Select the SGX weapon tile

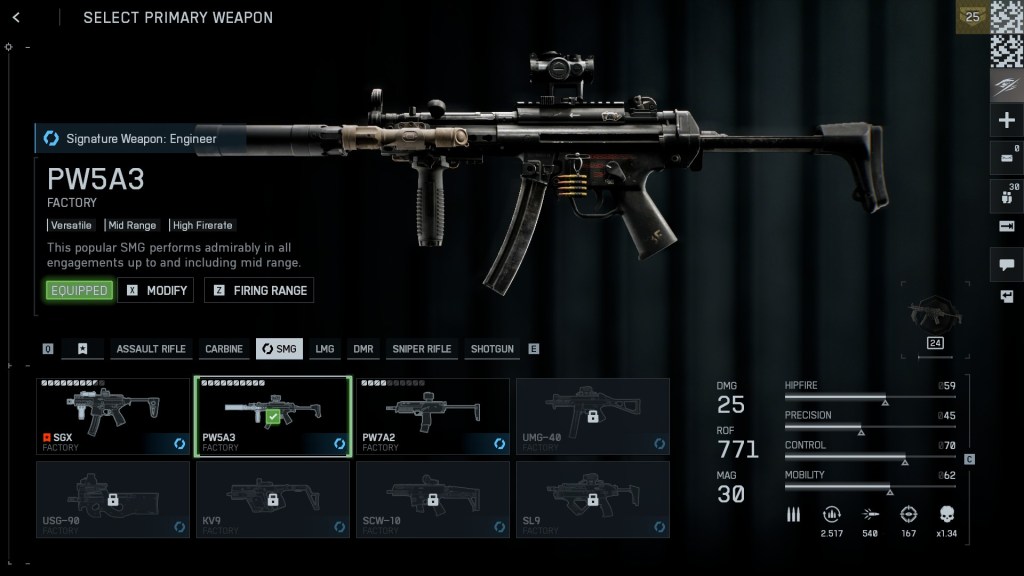[x=113, y=416]
